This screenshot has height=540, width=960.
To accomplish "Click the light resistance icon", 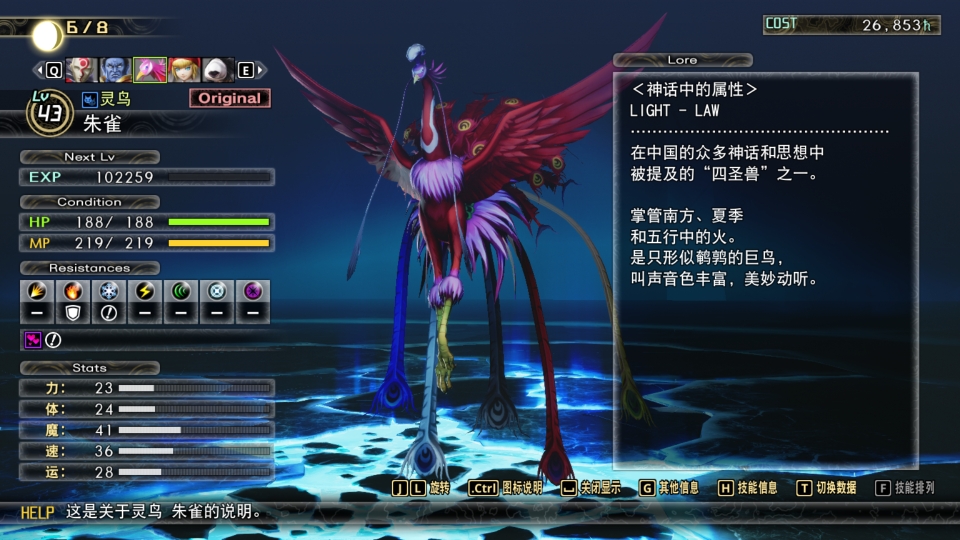I will [x=217, y=292].
